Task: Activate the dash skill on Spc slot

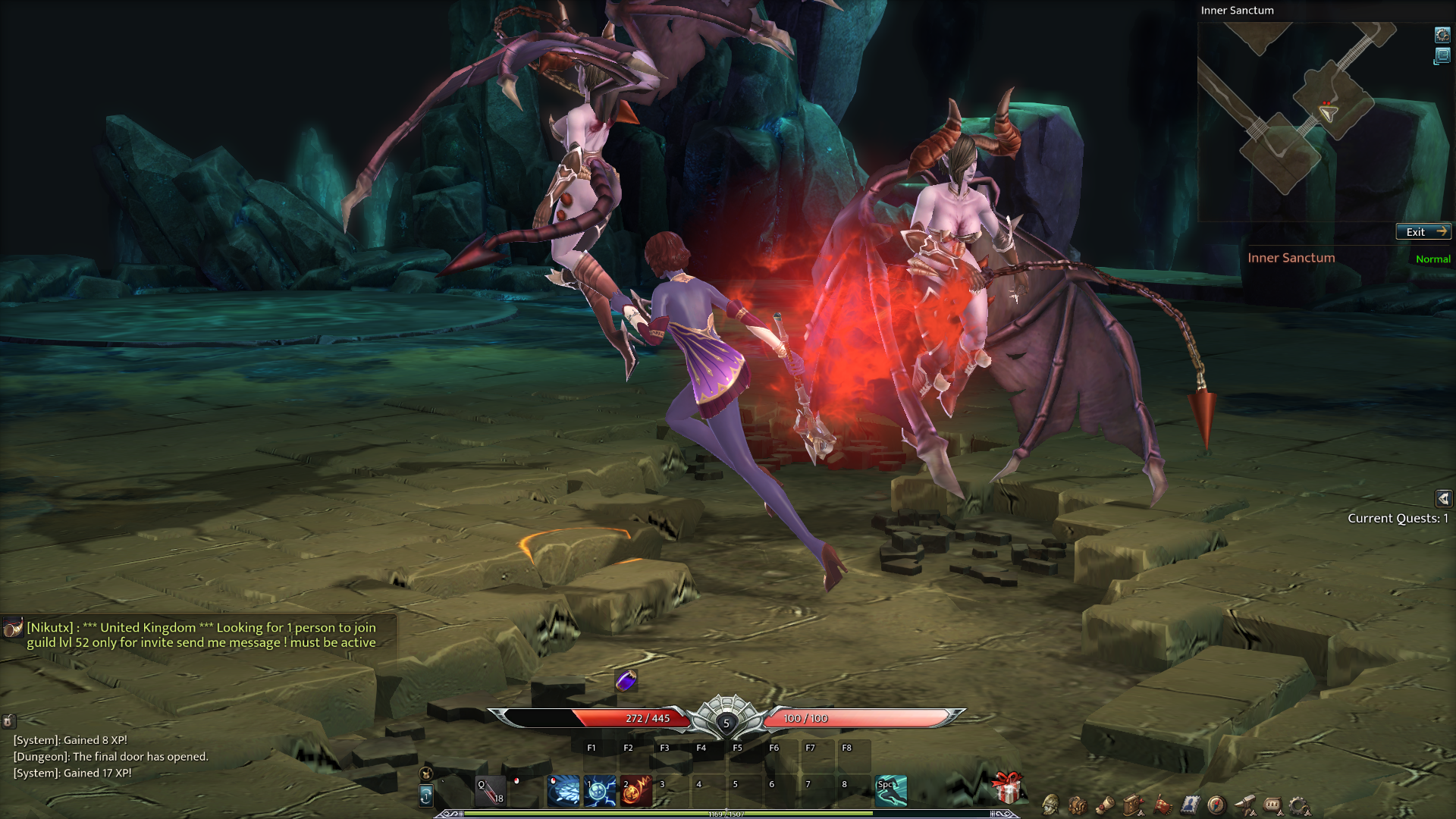Action: (891, 791)
